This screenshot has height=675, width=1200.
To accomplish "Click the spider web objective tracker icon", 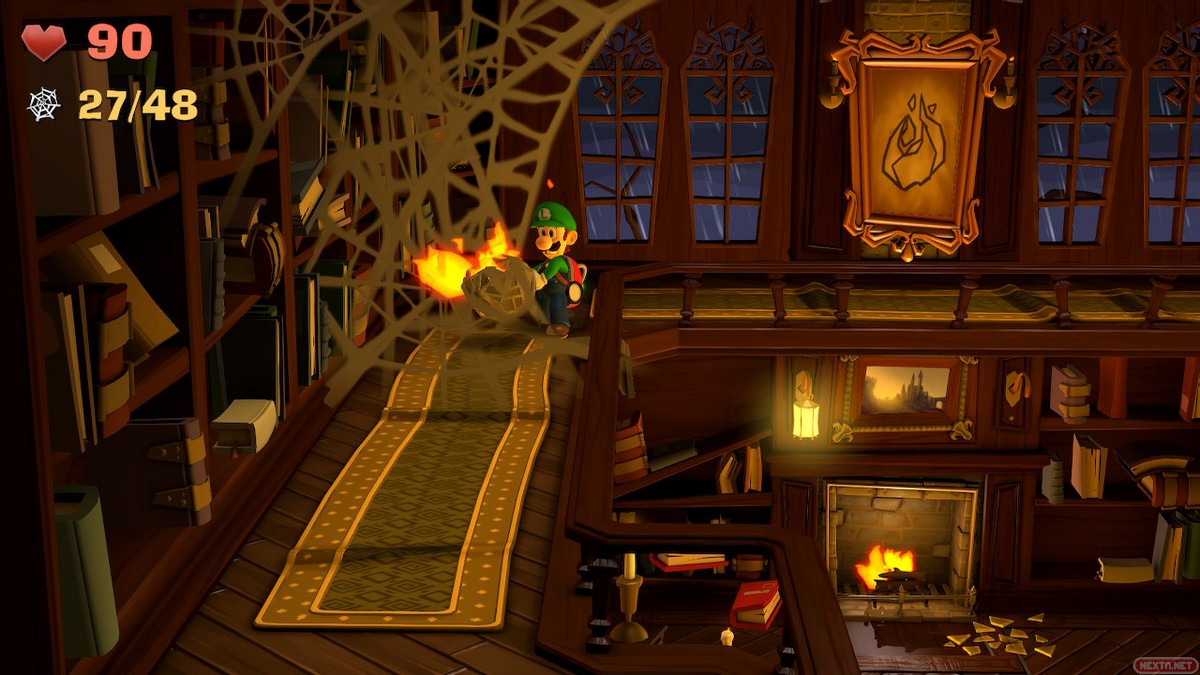I will [x=44, y=104].
